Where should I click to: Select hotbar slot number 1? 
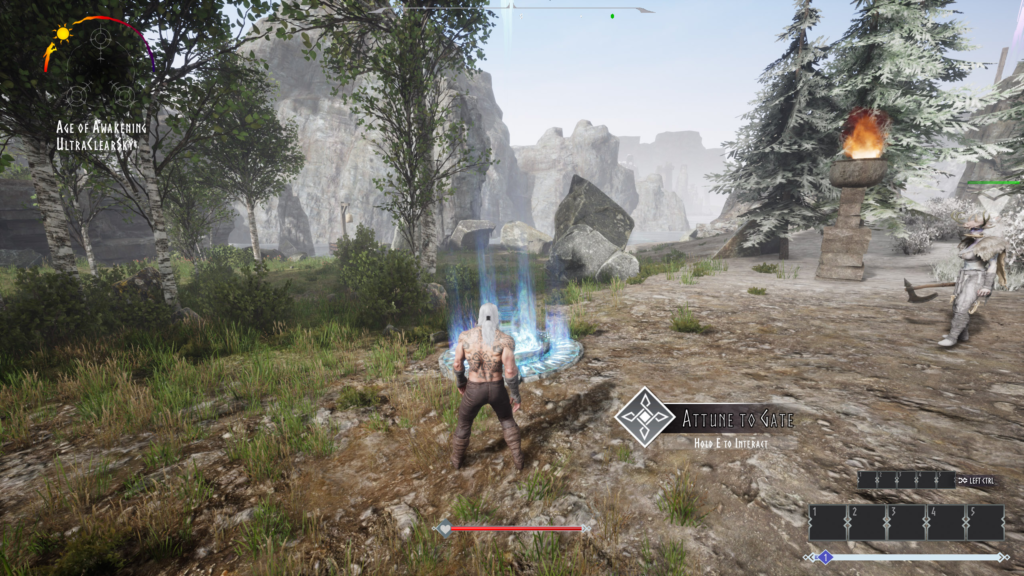(828, 522)
